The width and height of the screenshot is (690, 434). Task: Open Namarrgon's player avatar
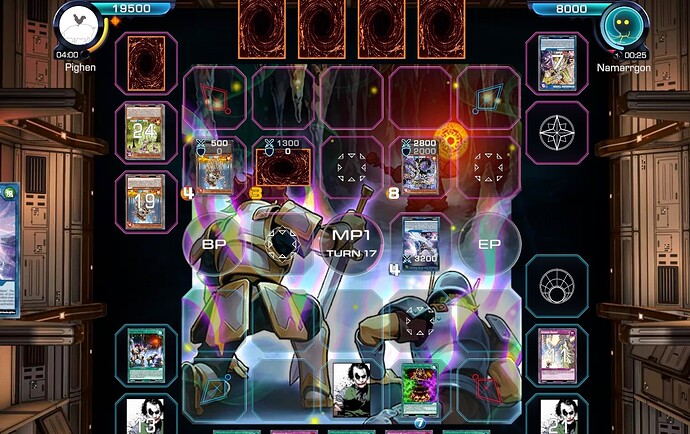(x=620, y=27)
